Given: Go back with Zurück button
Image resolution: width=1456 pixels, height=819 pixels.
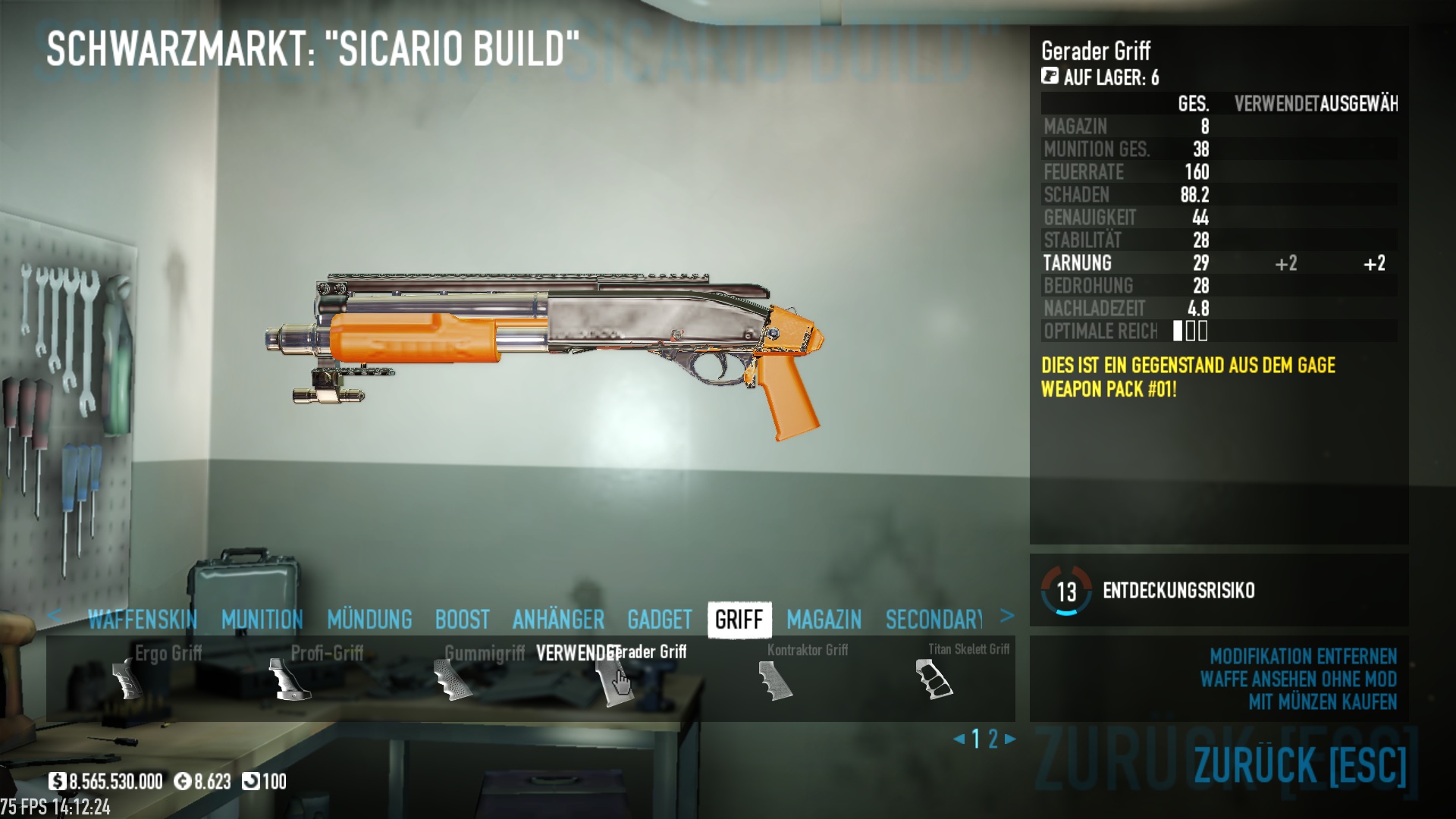Looking at the screenshot, I should pos(1300,764).
